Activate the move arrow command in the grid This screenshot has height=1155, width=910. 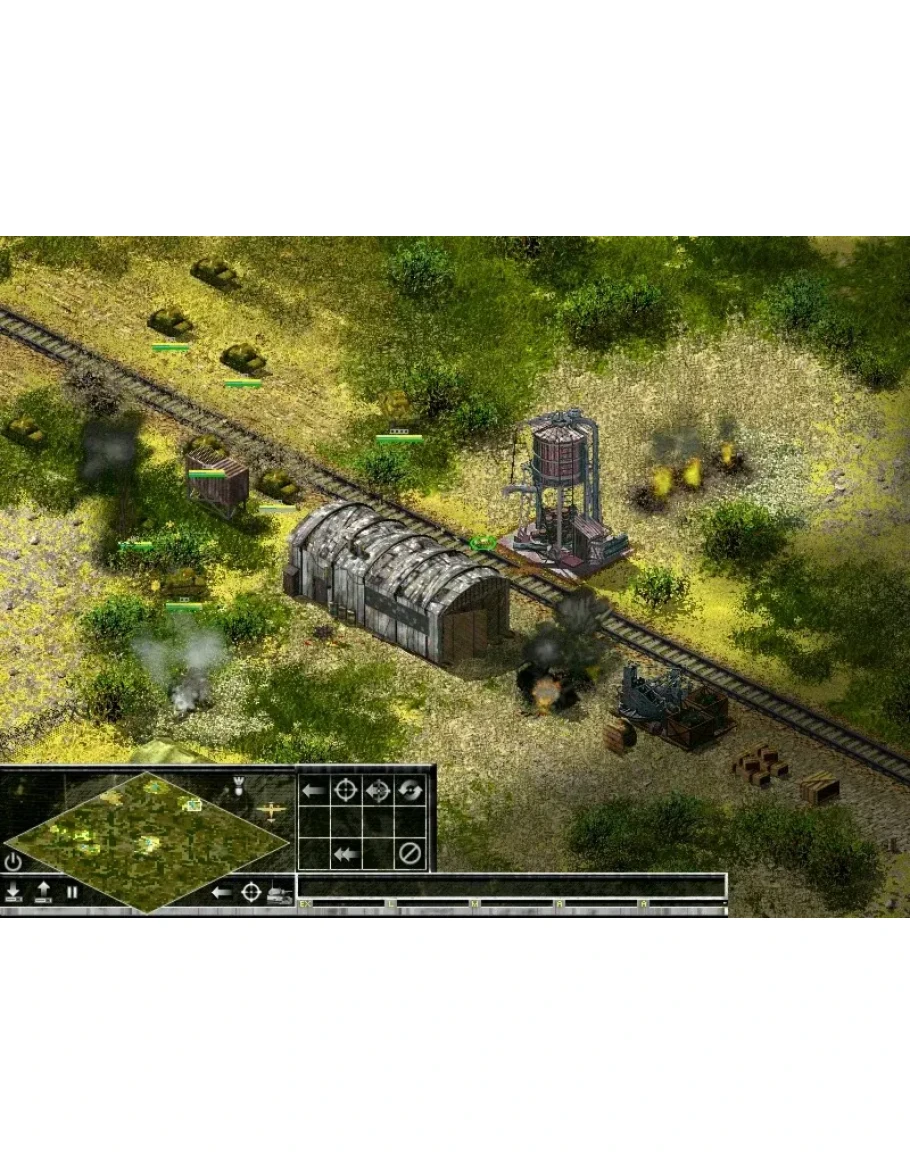coord(314,790)
